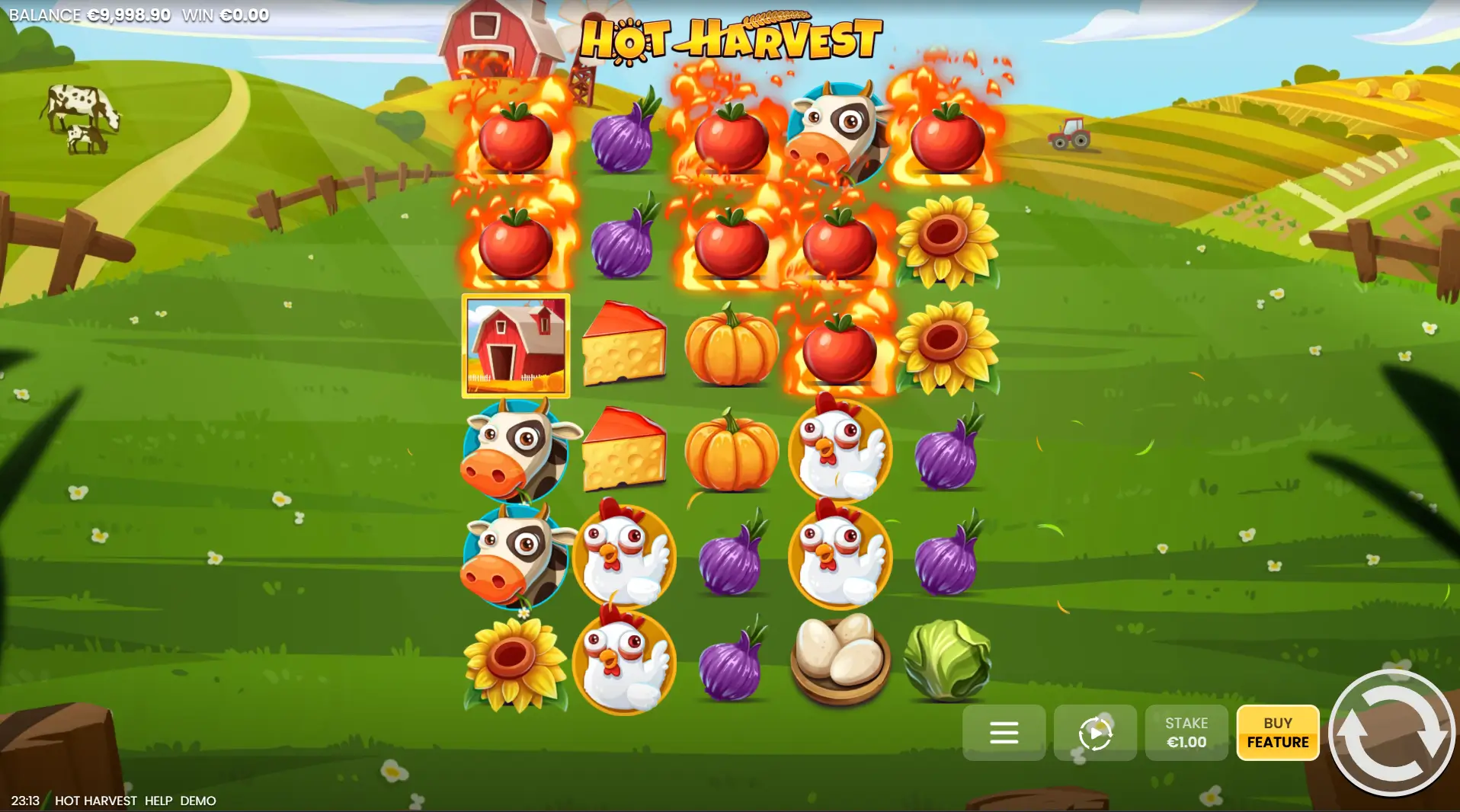Click the pumpkin symbol in the middle column
Image resolution: width=1460 pixels, height=812 pixels.
[x=733, y=347]
